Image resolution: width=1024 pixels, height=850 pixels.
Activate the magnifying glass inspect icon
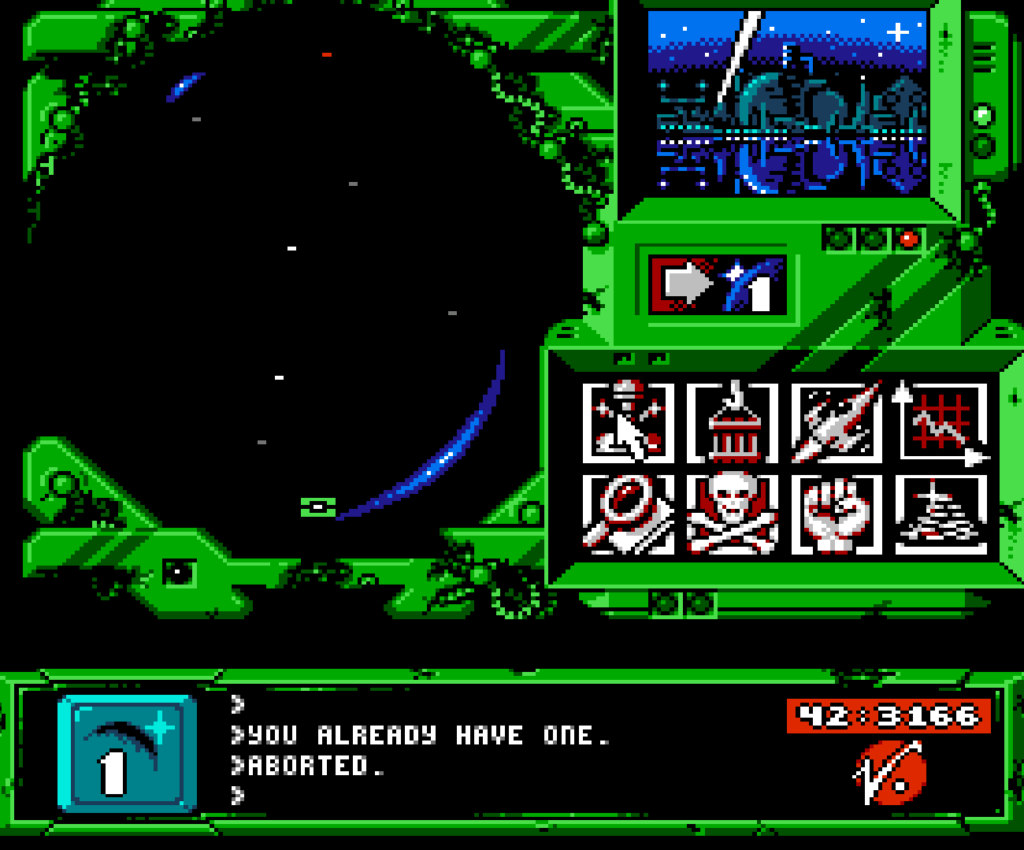point(626,513)
